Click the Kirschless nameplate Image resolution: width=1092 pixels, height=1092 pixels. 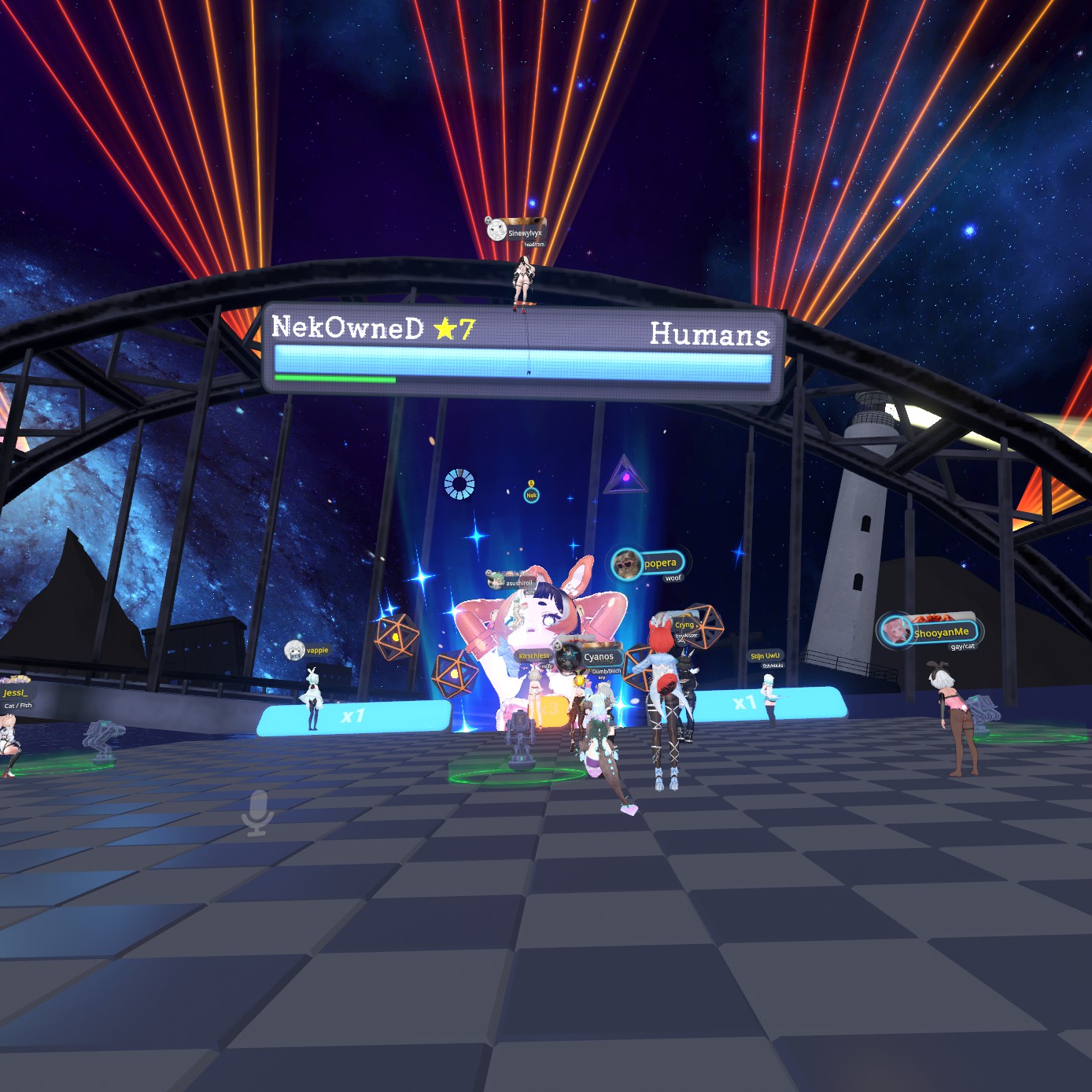pyautogui.click(x=534, y=655)
